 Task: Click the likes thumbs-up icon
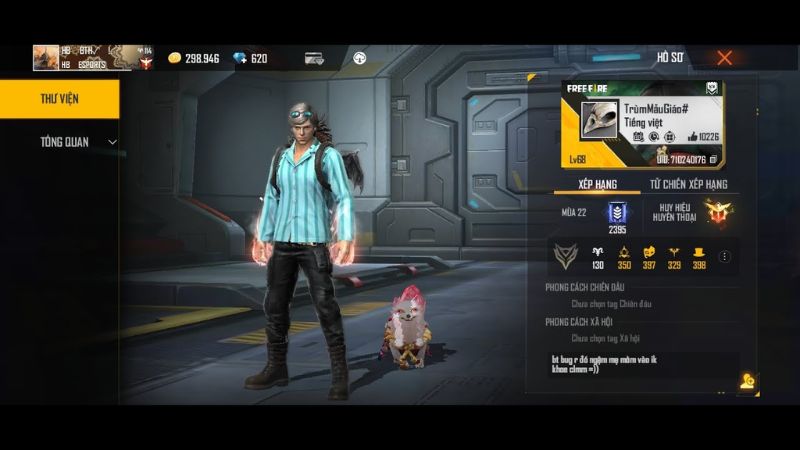click(x=691, y=136)
